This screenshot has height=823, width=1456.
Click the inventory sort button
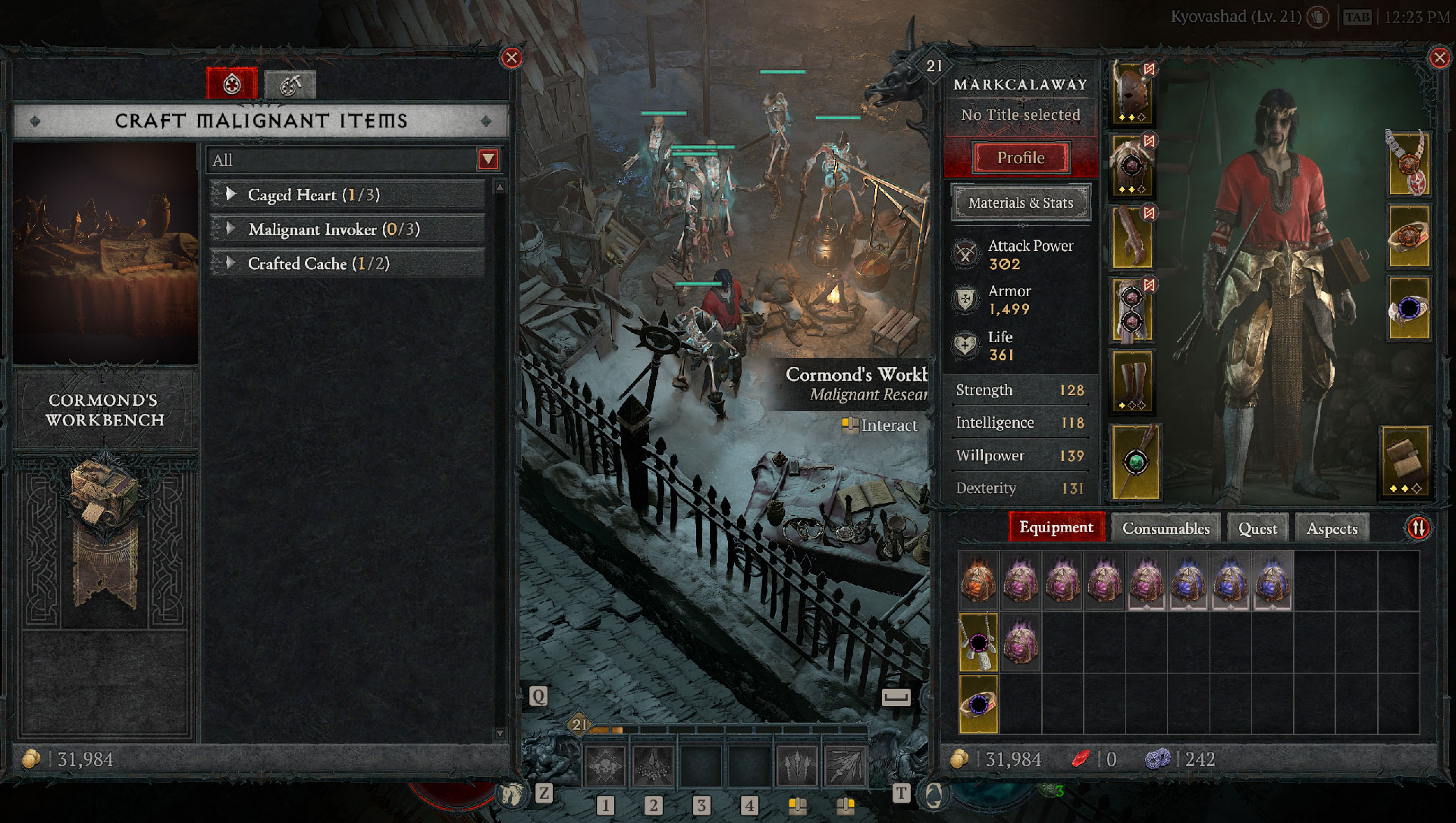pos(1418,527)
